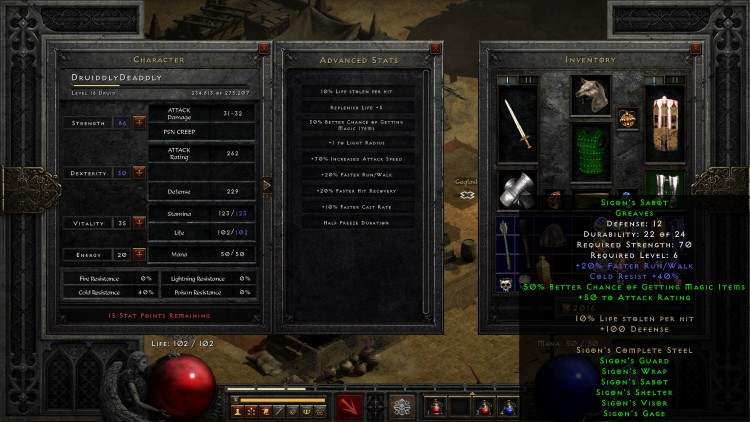
Task: Raise Energy using its plus button
Action: click(138, 254)
